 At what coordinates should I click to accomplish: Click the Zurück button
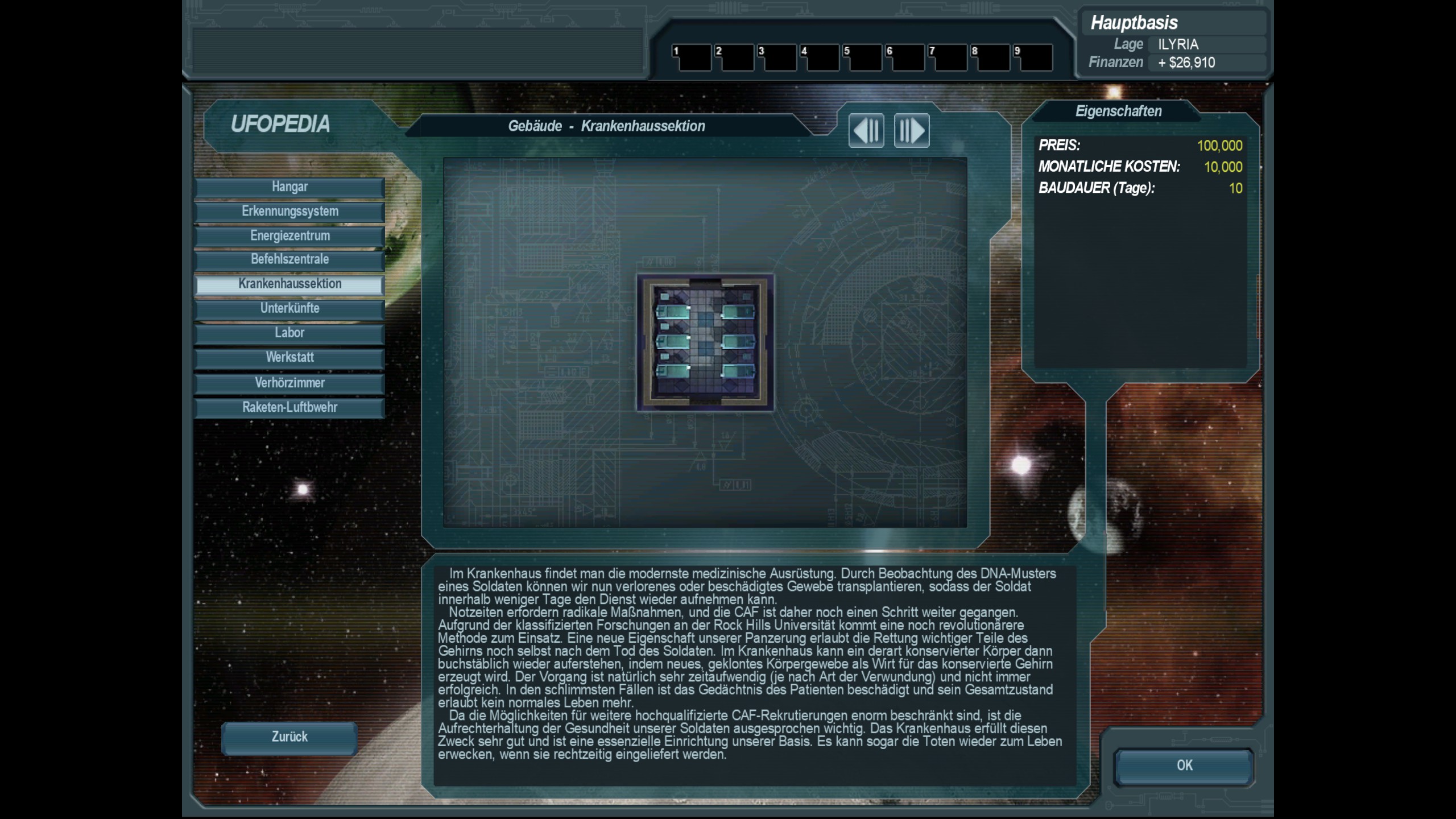click(x=289, y=738)
